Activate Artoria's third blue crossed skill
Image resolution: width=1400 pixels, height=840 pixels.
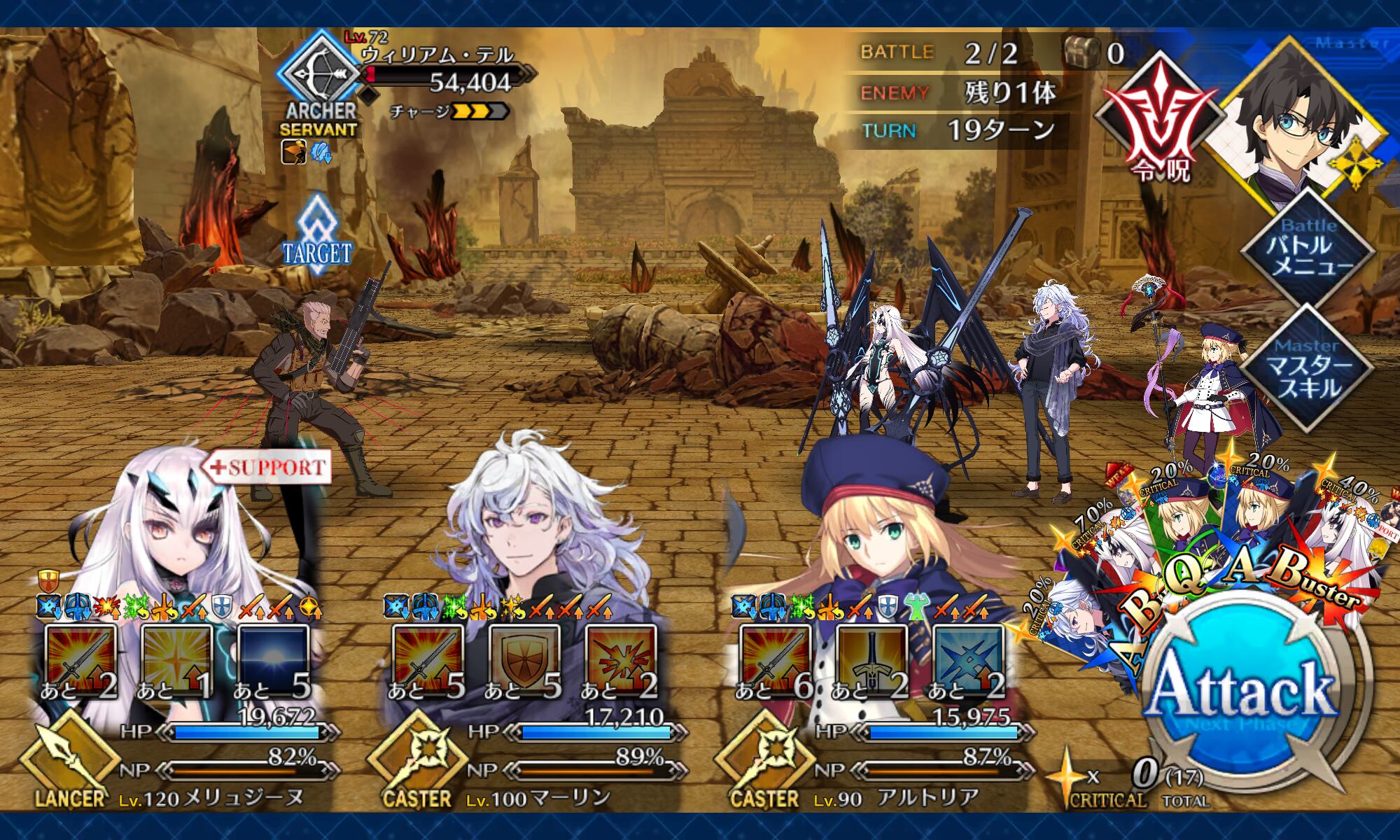point(968,661)
